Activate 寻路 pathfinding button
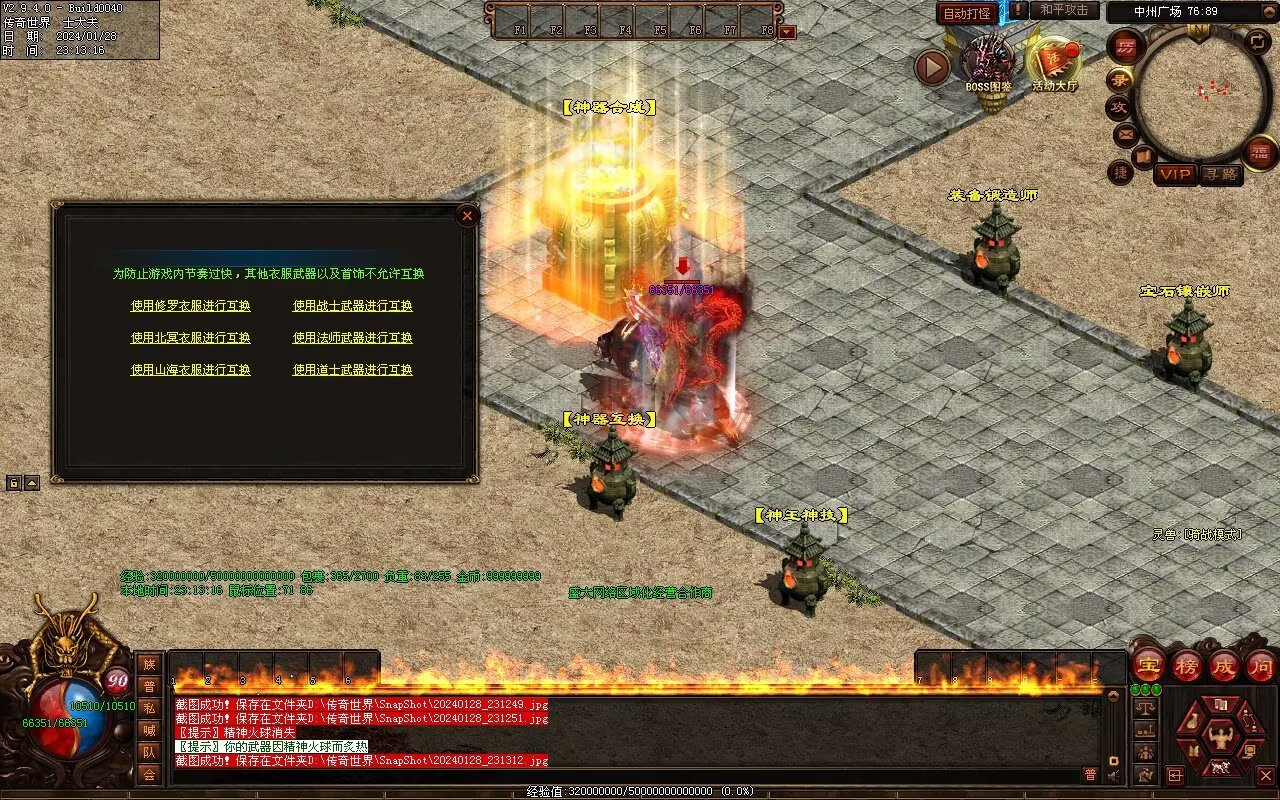This screenshot has width=1280, height=800. (1220, 174)
